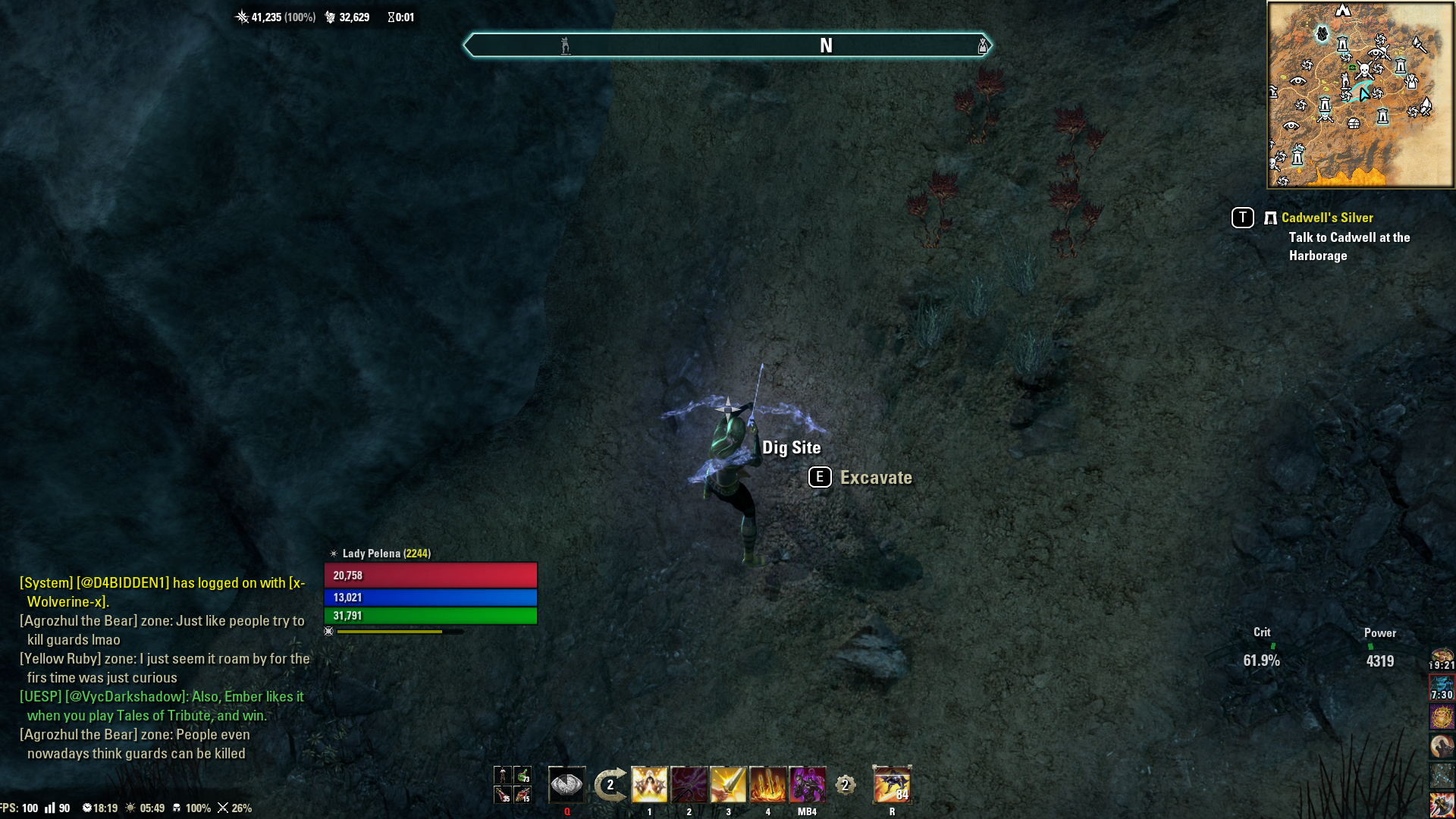Trigger the glowing golden sword skill
1456x819 pixels.
pyautogui.click(x=728, y=785)
